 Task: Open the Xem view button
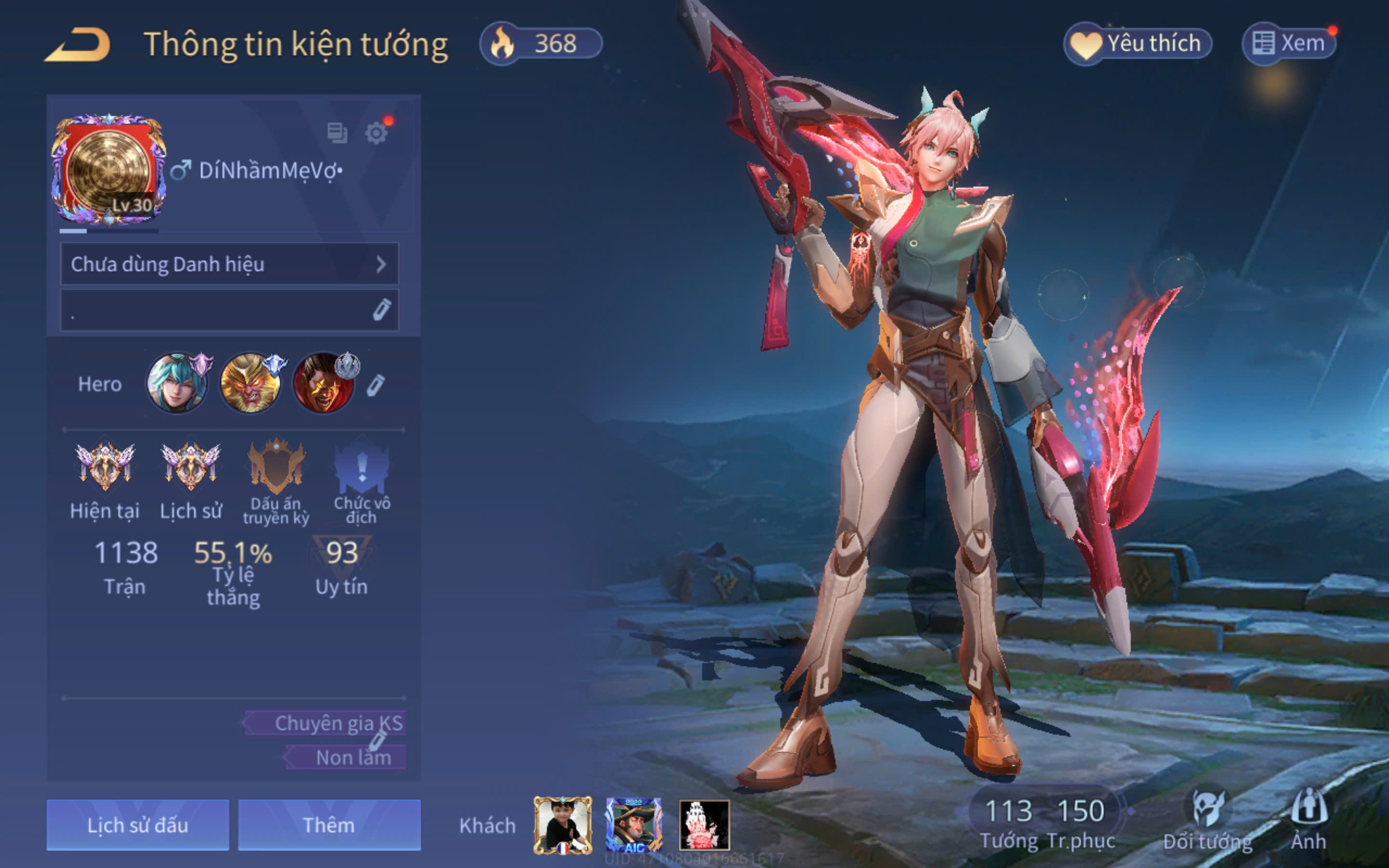click(x=1289, y=43)
